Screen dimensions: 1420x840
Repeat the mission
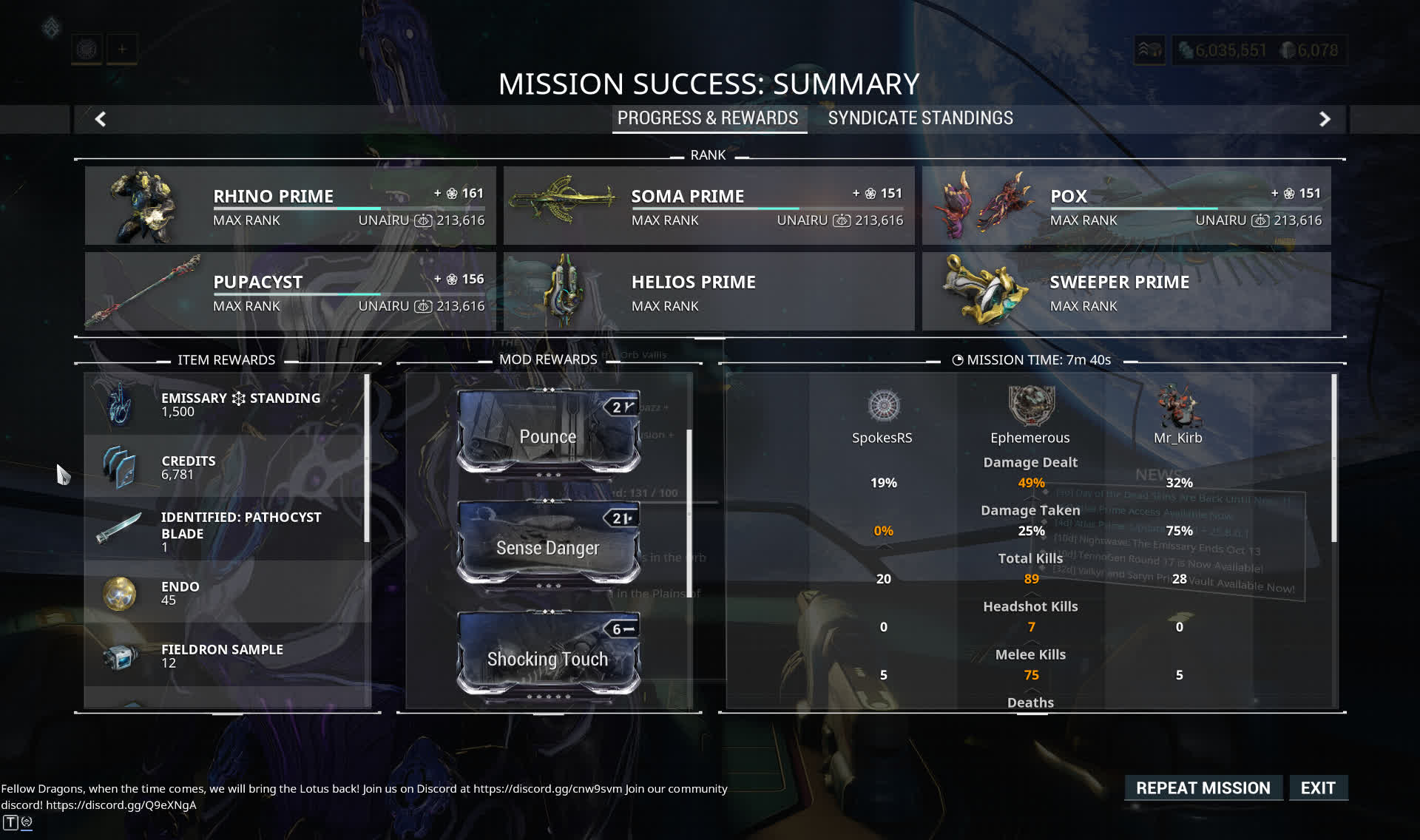(1203, 788)
